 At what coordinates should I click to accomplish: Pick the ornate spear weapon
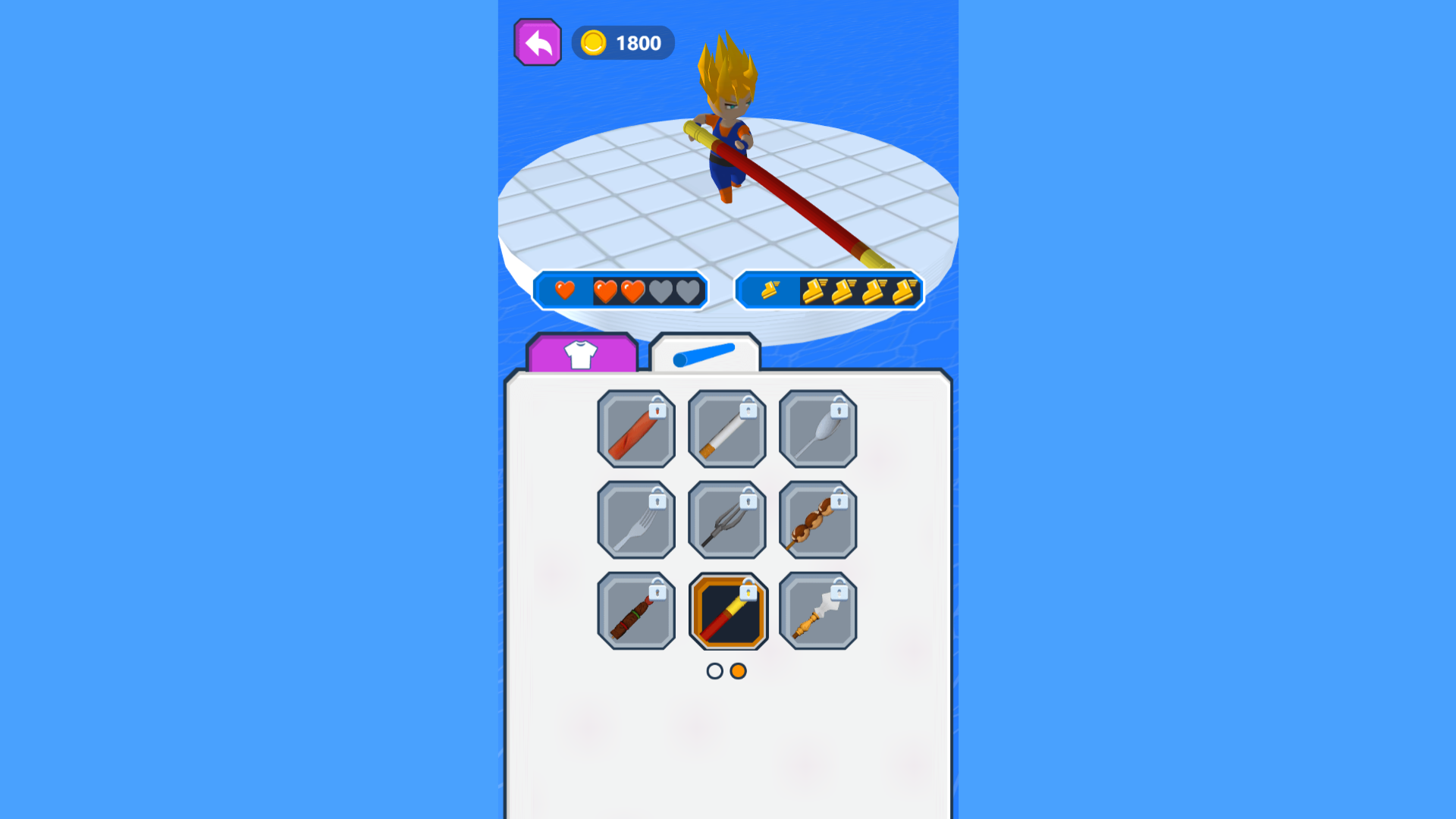click(818, 611)
